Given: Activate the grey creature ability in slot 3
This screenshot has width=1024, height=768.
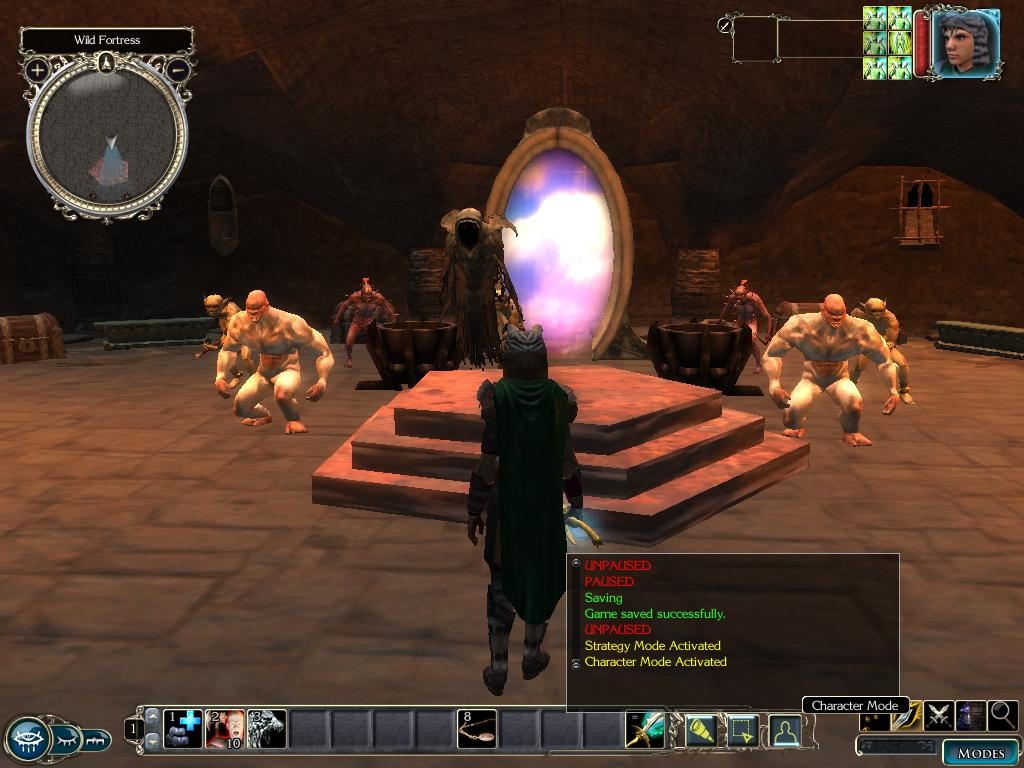Looking at the screenshot, I should point(267,729).
